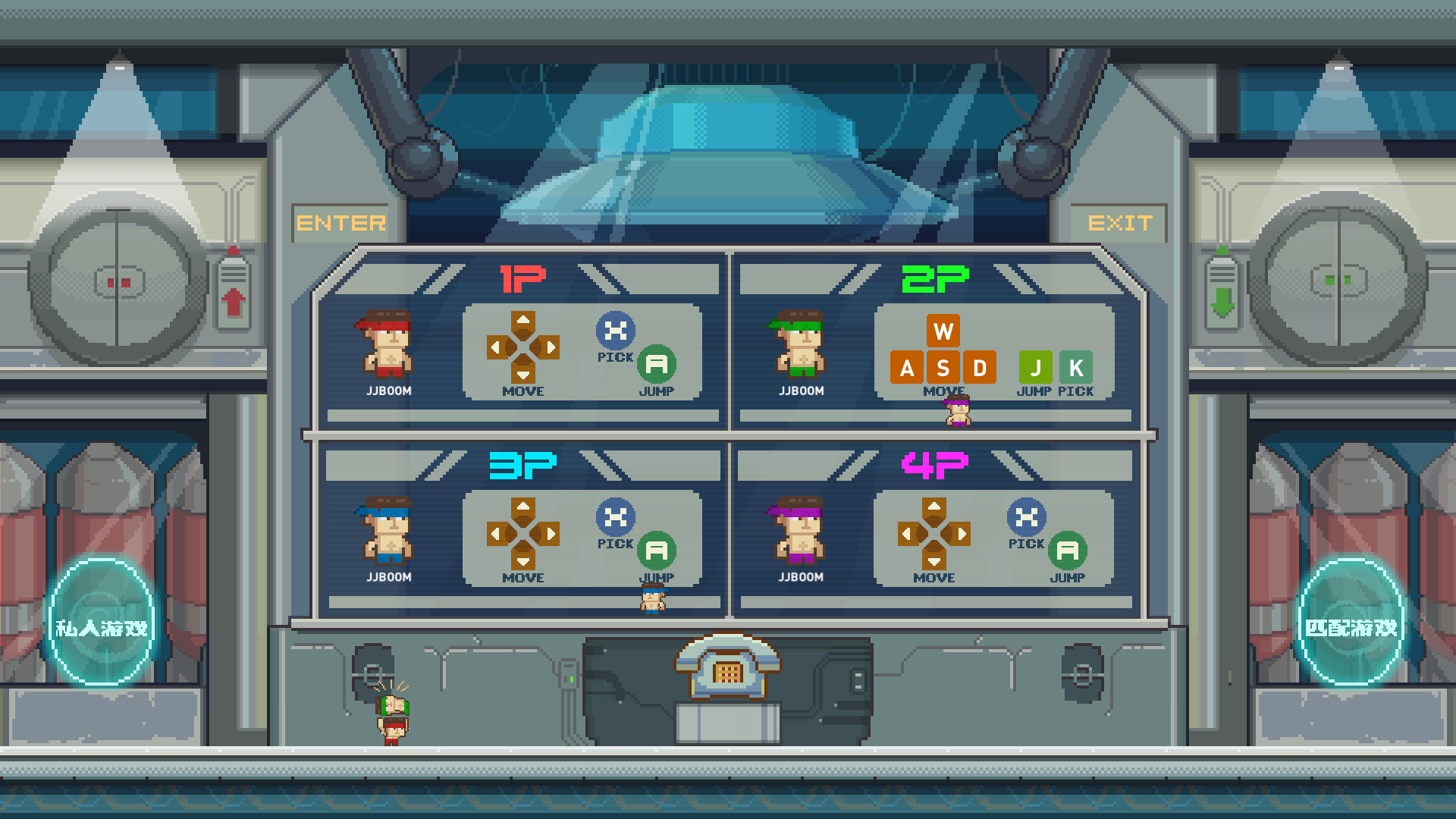Click the ENTER sign above the left panel
The width and height of the screenshot is (1456, 819).
[340, 222]
